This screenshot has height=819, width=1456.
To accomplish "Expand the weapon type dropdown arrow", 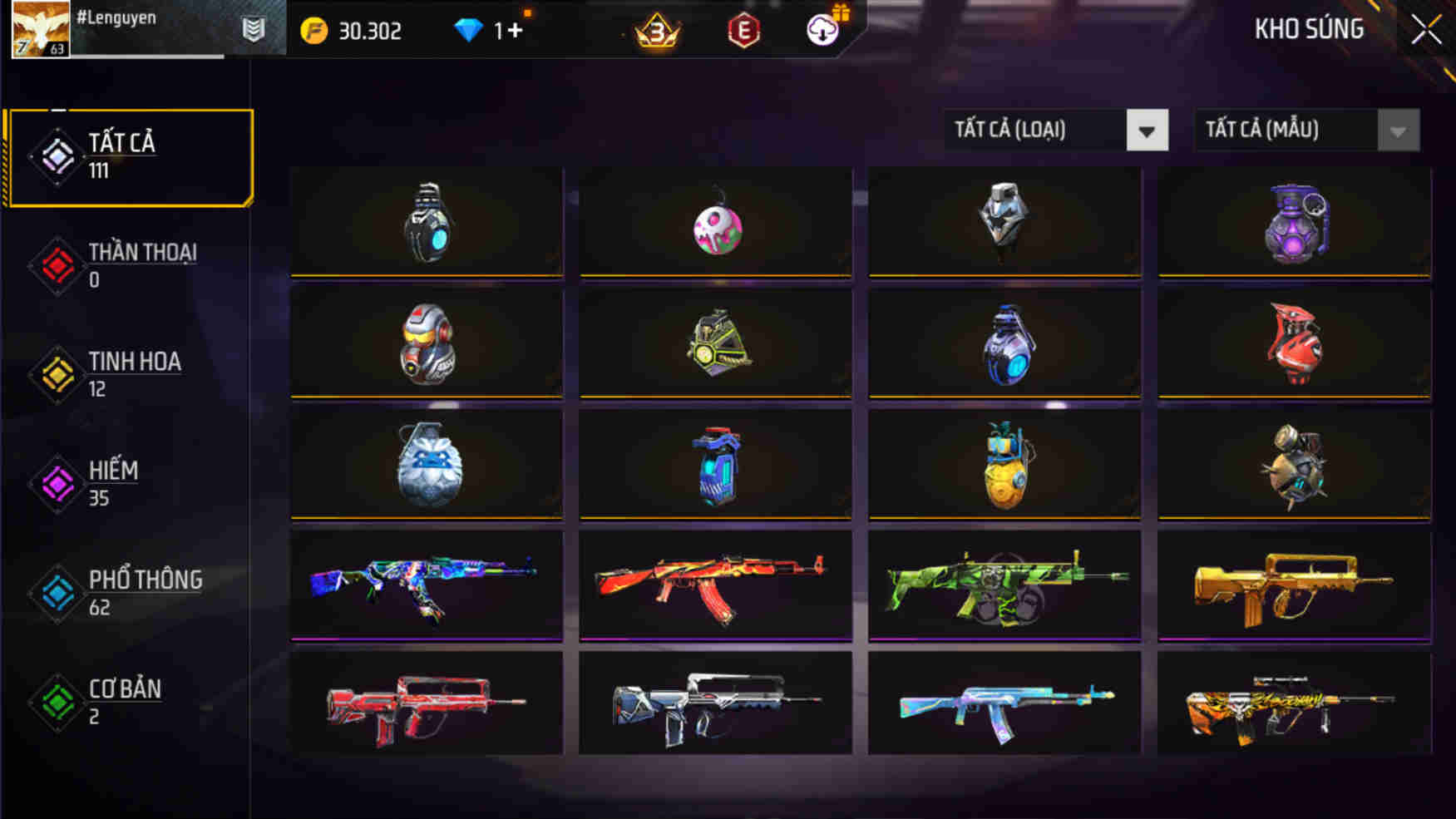I will coord(1150,130).
